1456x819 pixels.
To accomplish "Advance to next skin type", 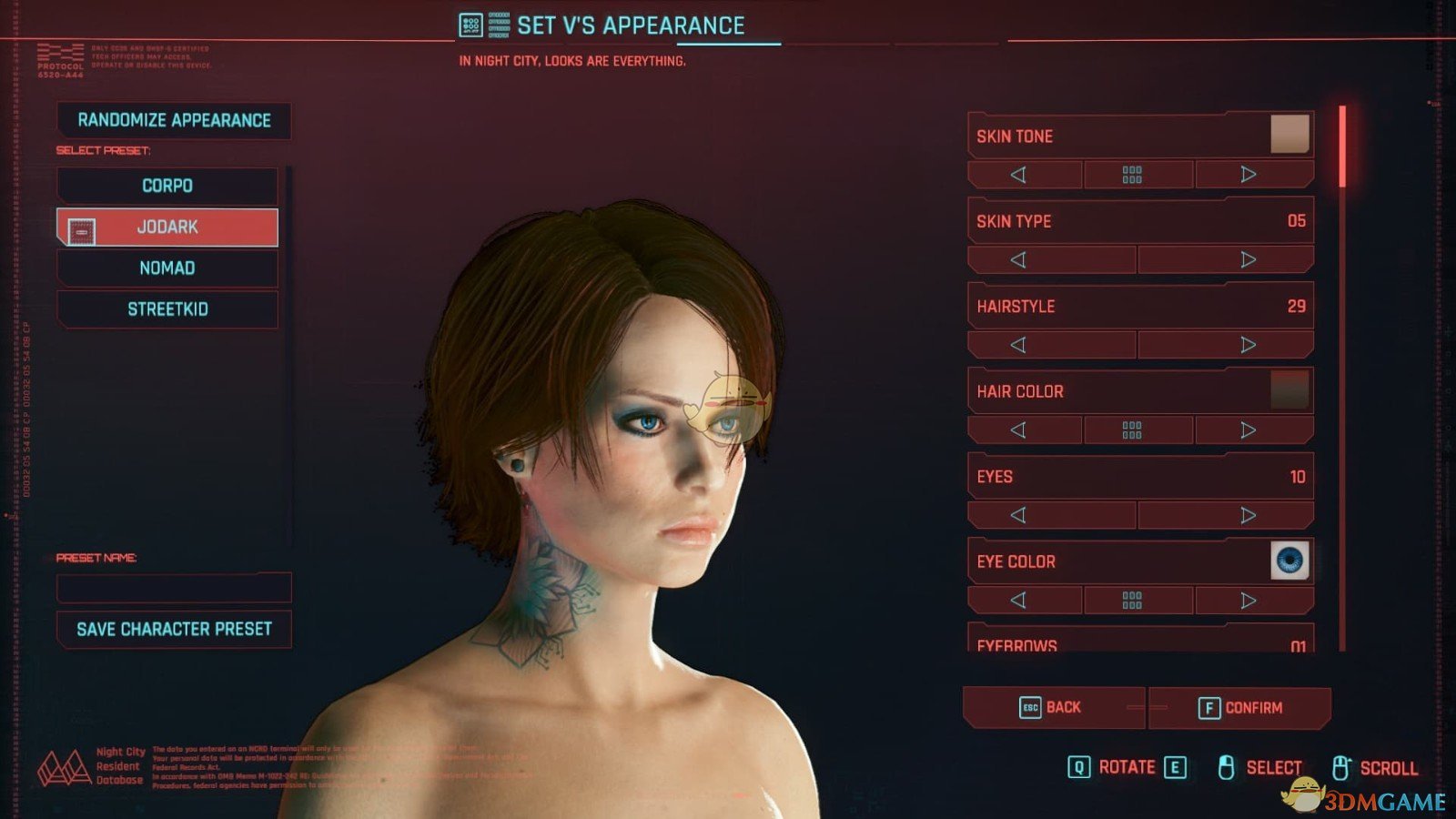I will (1249, 259).
